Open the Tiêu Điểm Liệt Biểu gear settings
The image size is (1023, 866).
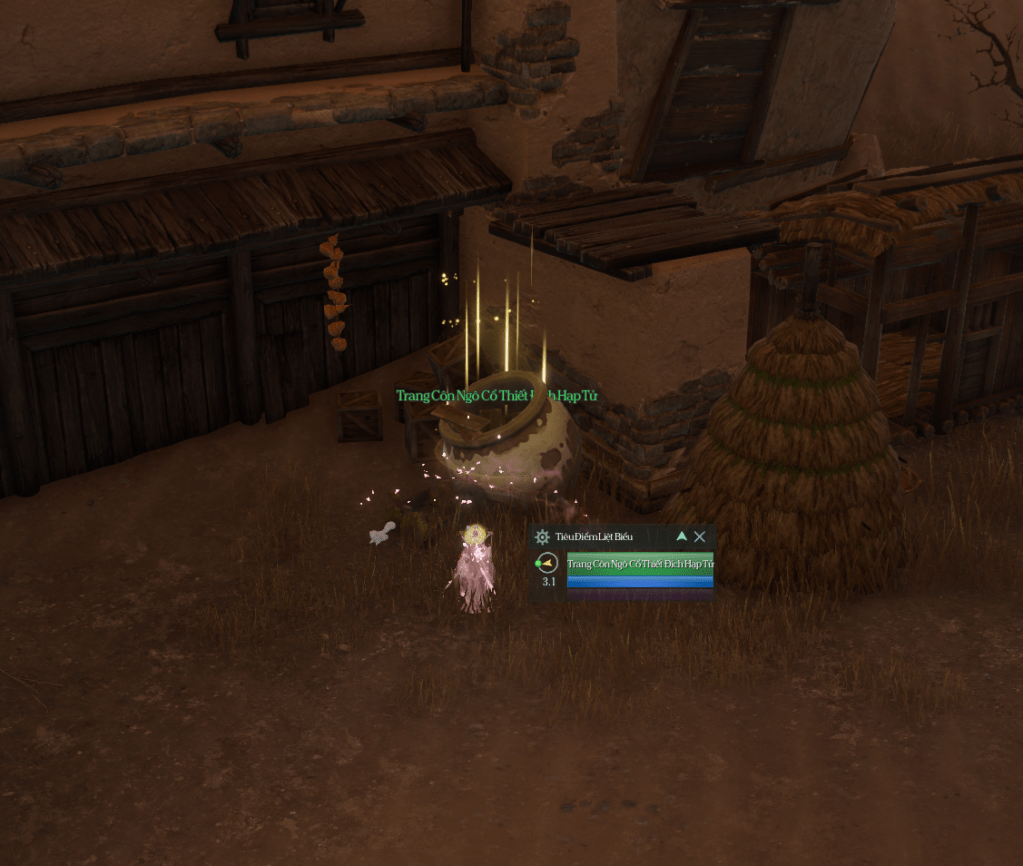click(543, 537)
